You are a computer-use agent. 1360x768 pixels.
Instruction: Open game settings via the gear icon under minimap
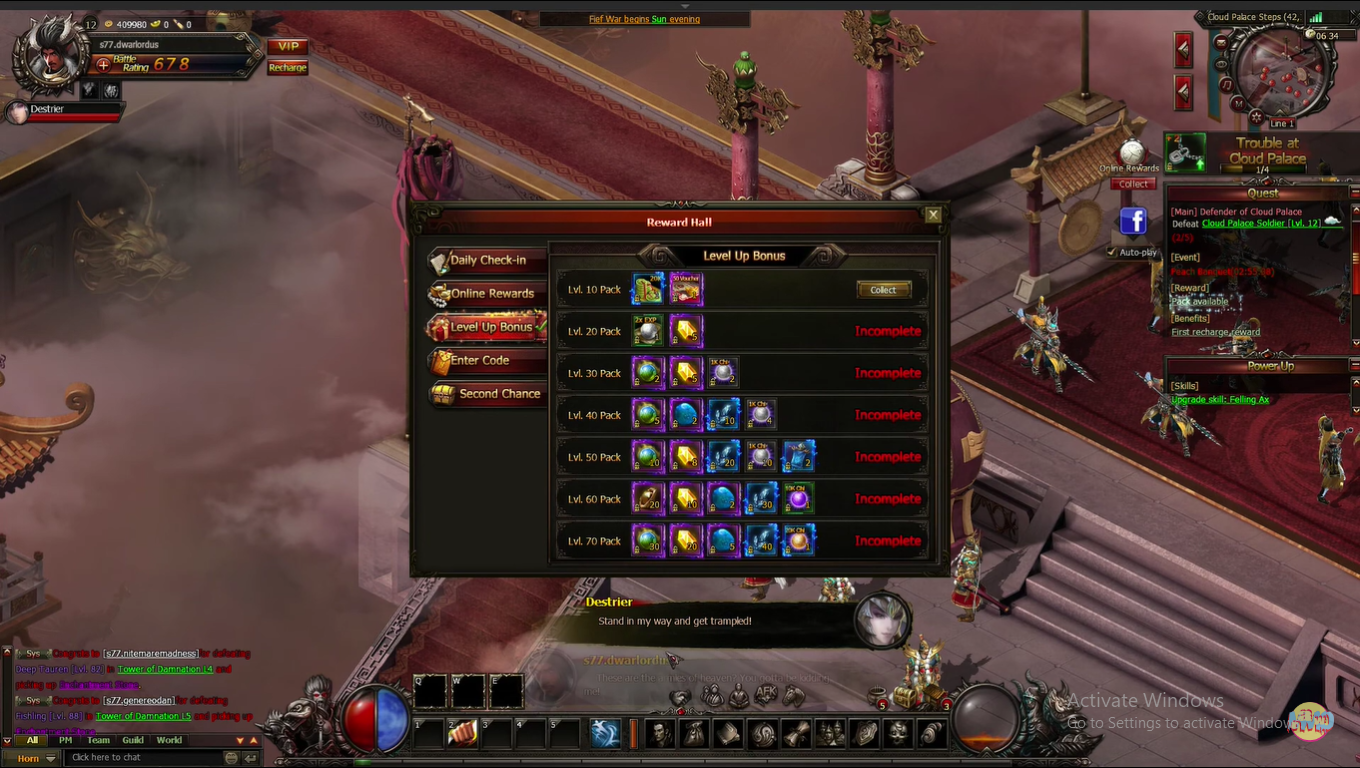click(x=1257, y=115)
